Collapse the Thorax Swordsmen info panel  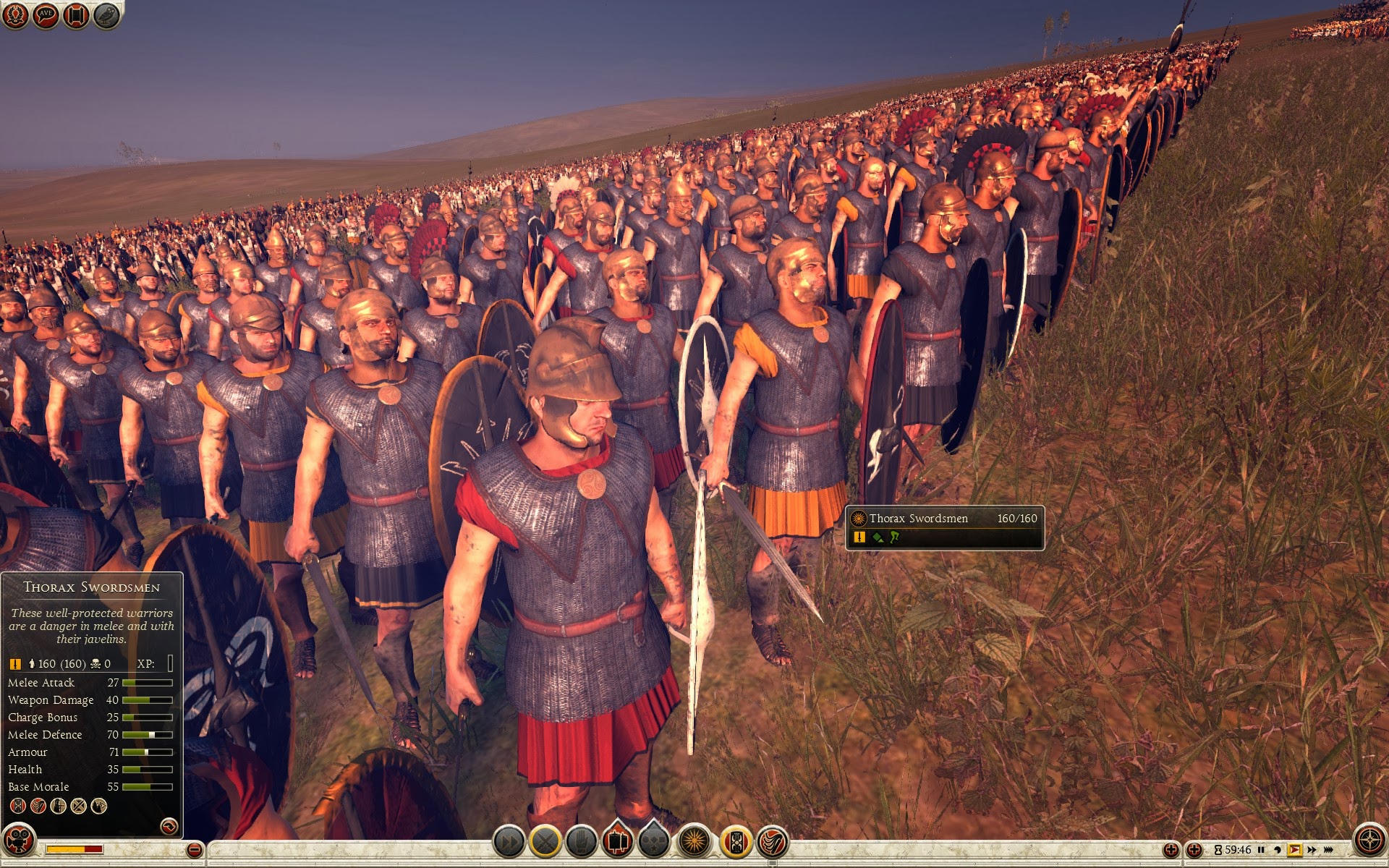click(x=169, y=826)
